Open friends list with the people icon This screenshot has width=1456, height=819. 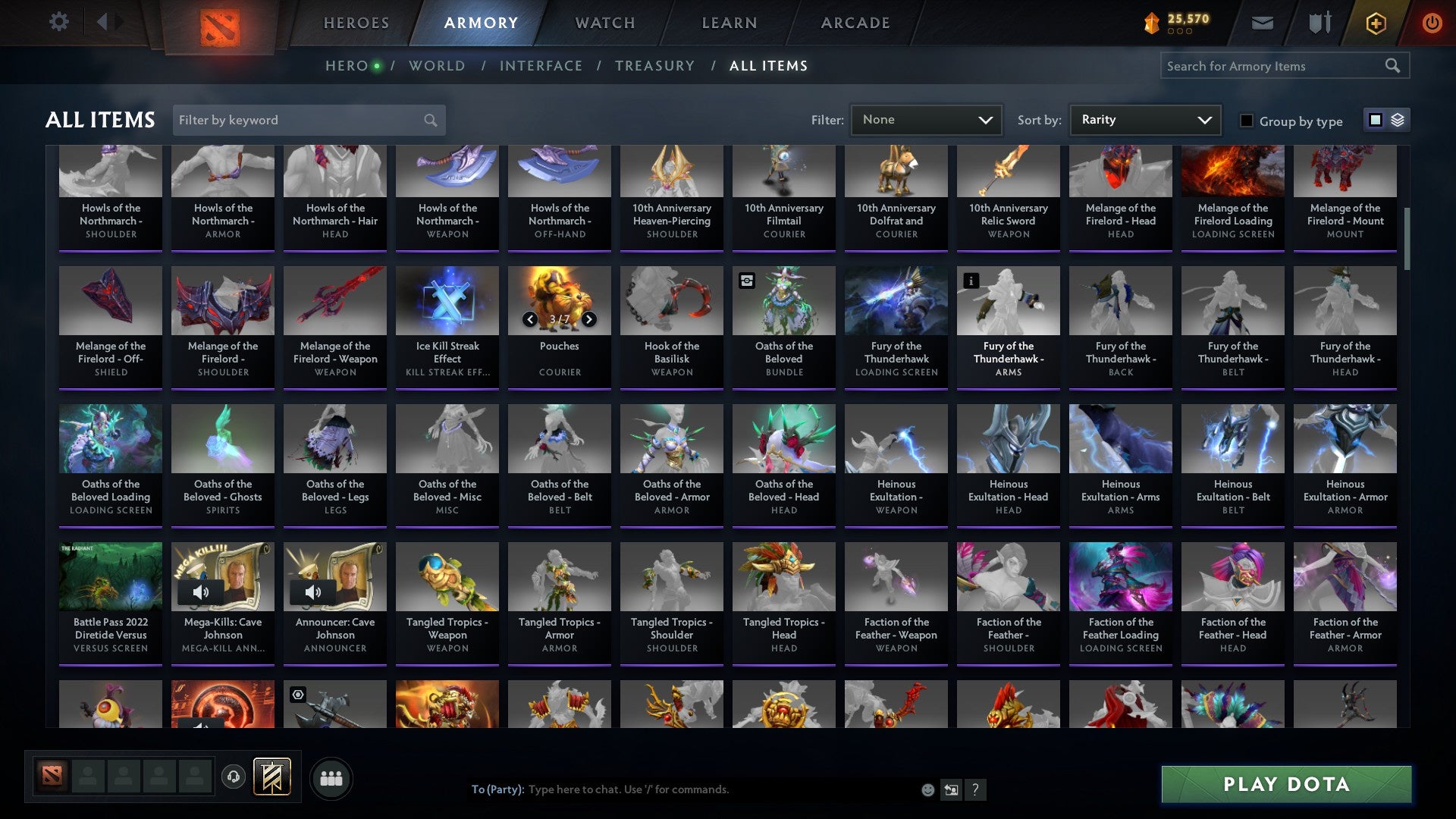[x=331, y=777]
